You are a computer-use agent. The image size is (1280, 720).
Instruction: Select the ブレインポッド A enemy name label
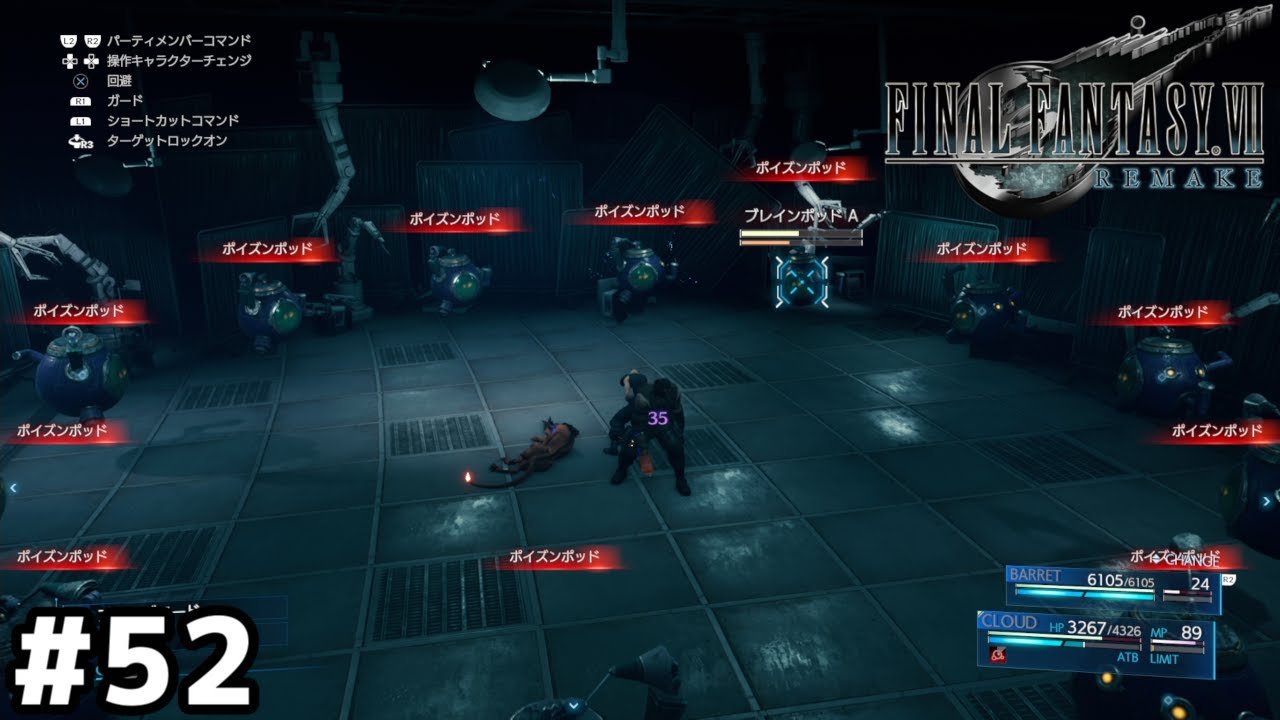801,216
